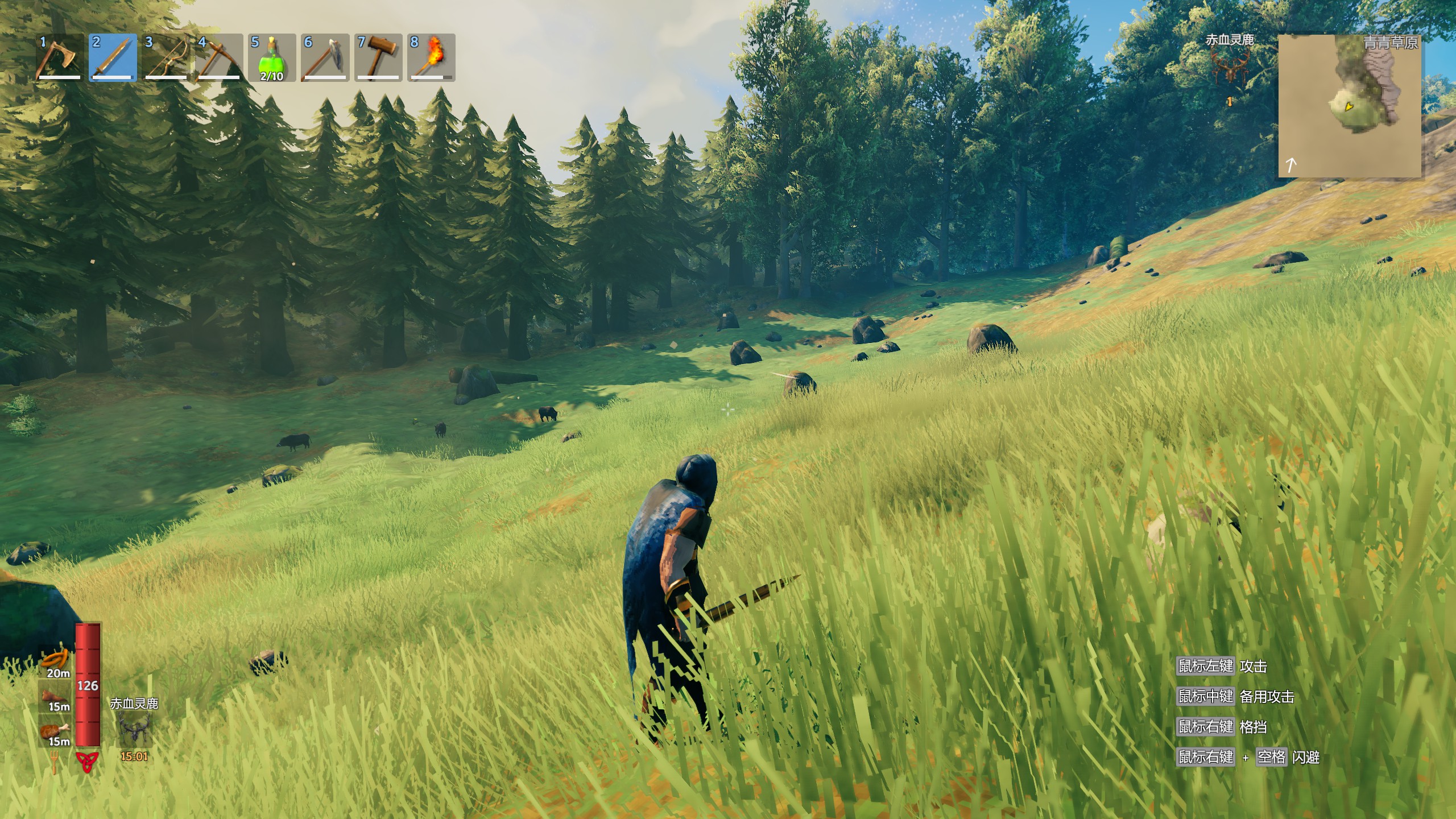This screenshot has height=819, width=1456.
Task: Select the burning torch hotbar slot
Action: [x=431, y=58]
